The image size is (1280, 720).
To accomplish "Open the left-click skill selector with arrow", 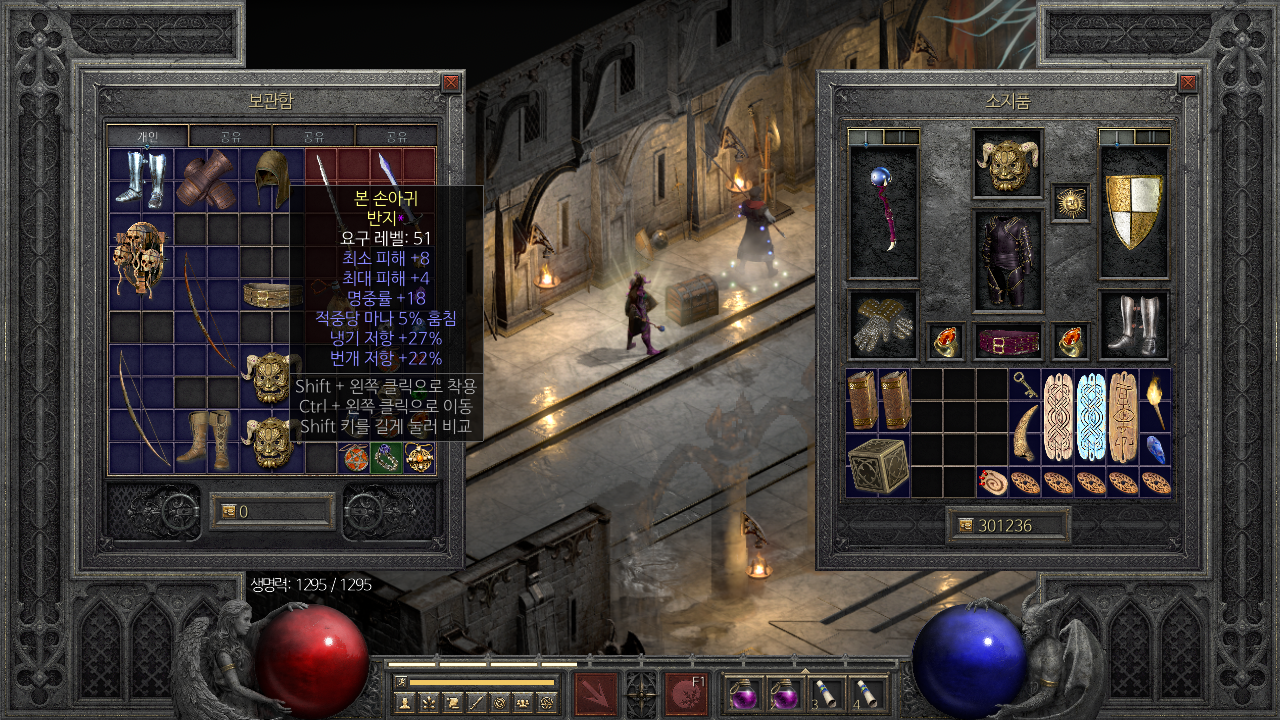I will (595, 694).
